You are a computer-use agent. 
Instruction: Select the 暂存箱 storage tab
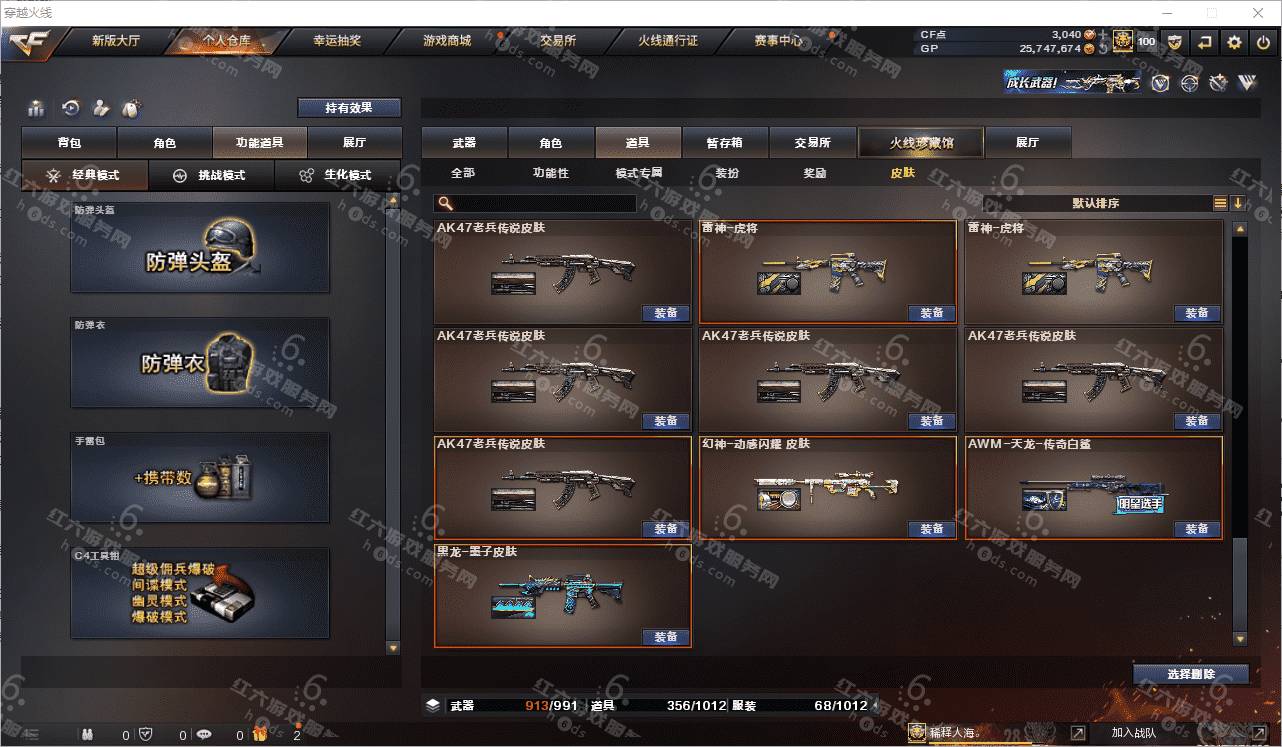click(724, 143)
